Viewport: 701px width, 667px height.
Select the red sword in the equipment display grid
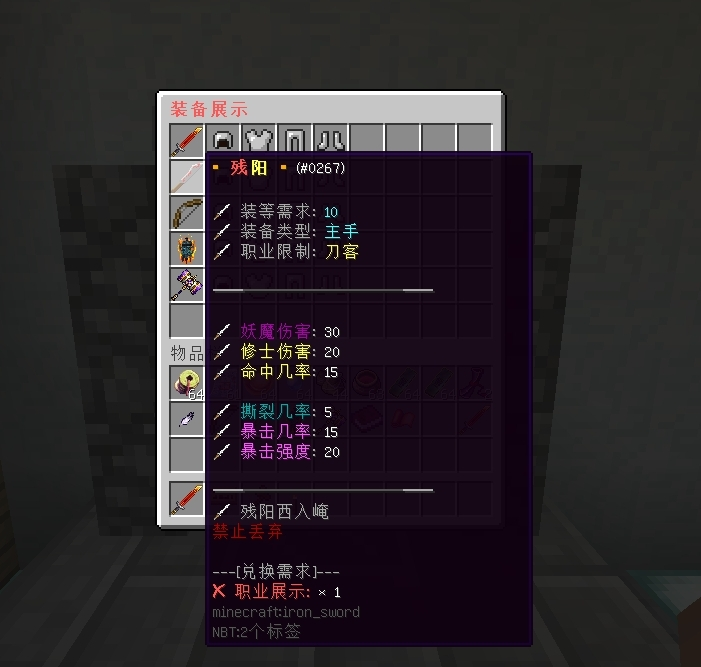tap(187, 141)
